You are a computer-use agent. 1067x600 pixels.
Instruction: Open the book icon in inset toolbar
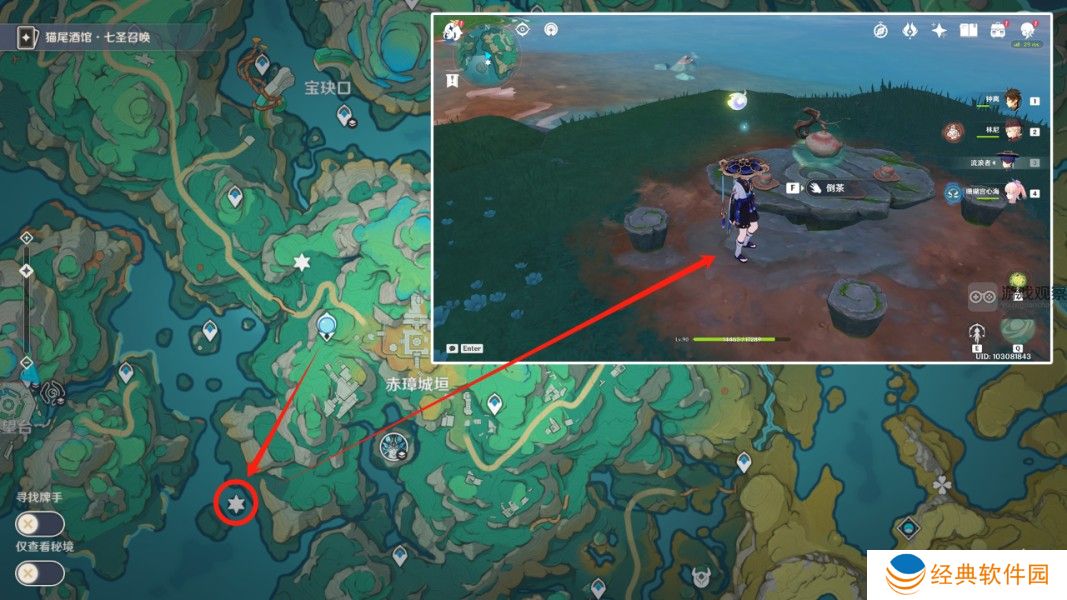tap(968, 31)
